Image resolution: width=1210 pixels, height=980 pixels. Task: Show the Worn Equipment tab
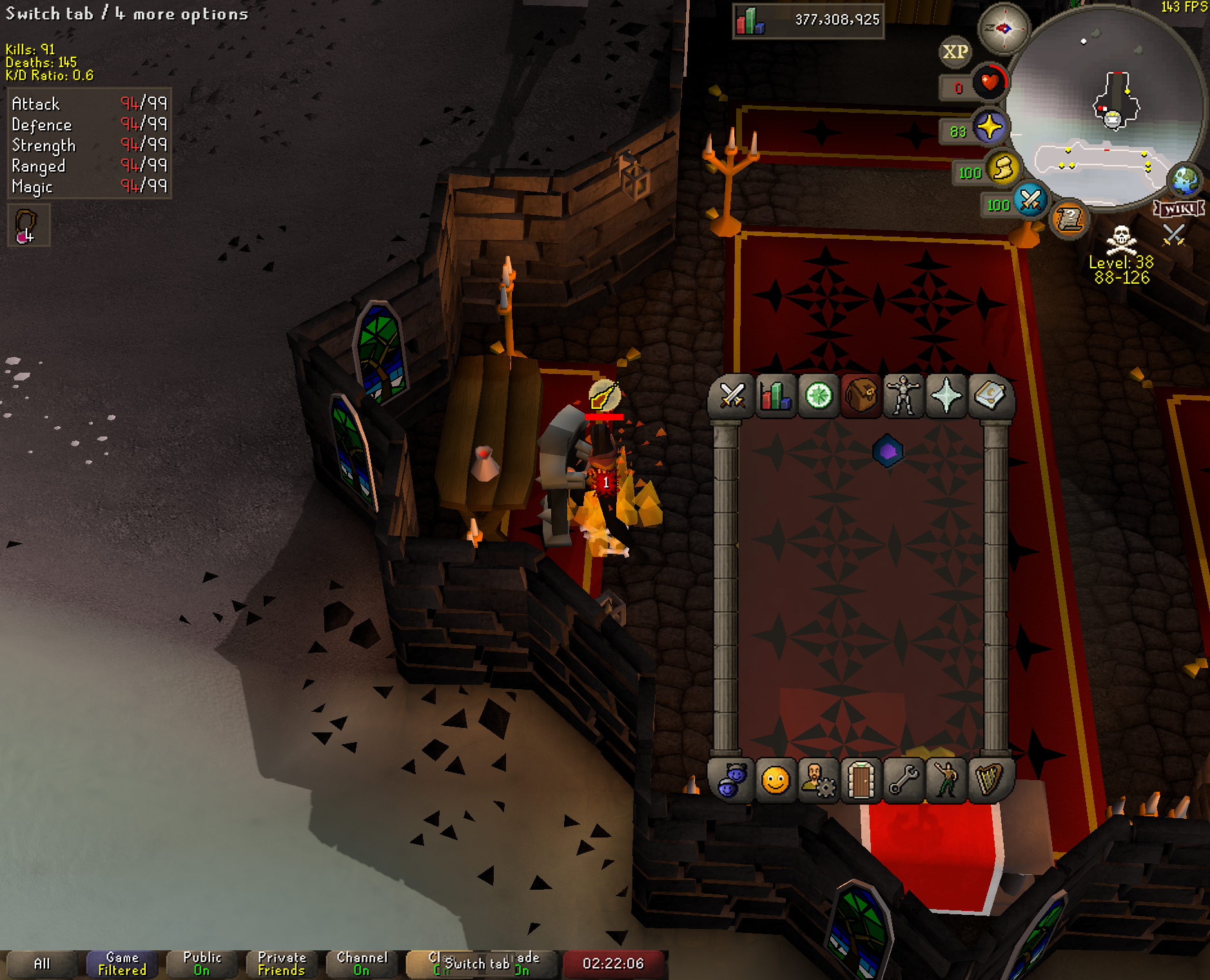pos(903,396)
